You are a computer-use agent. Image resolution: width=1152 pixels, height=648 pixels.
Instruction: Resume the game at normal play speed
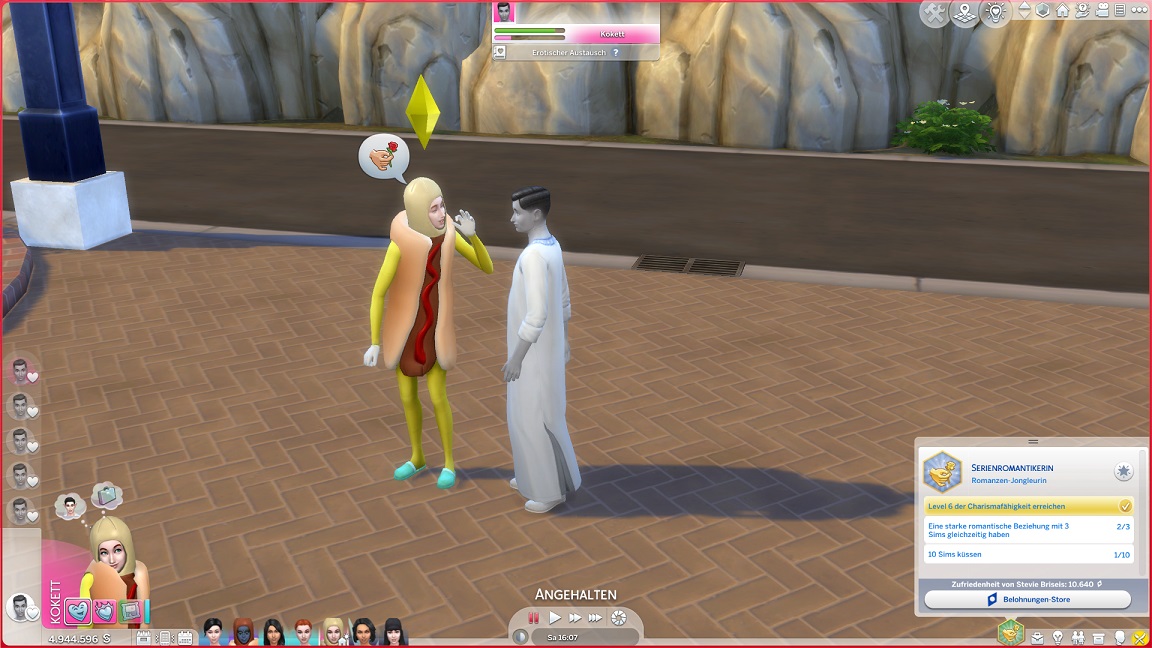tap(555, 618)
